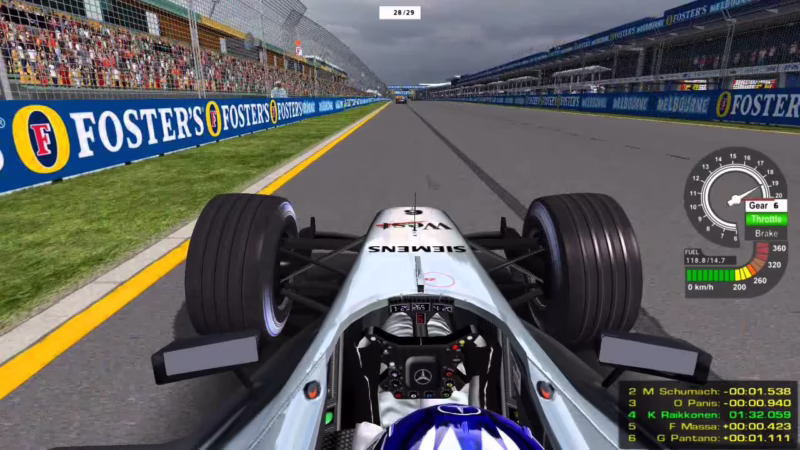Click K Raikkonen's standings row
800x450 pixels.
(x=709, y=414)
